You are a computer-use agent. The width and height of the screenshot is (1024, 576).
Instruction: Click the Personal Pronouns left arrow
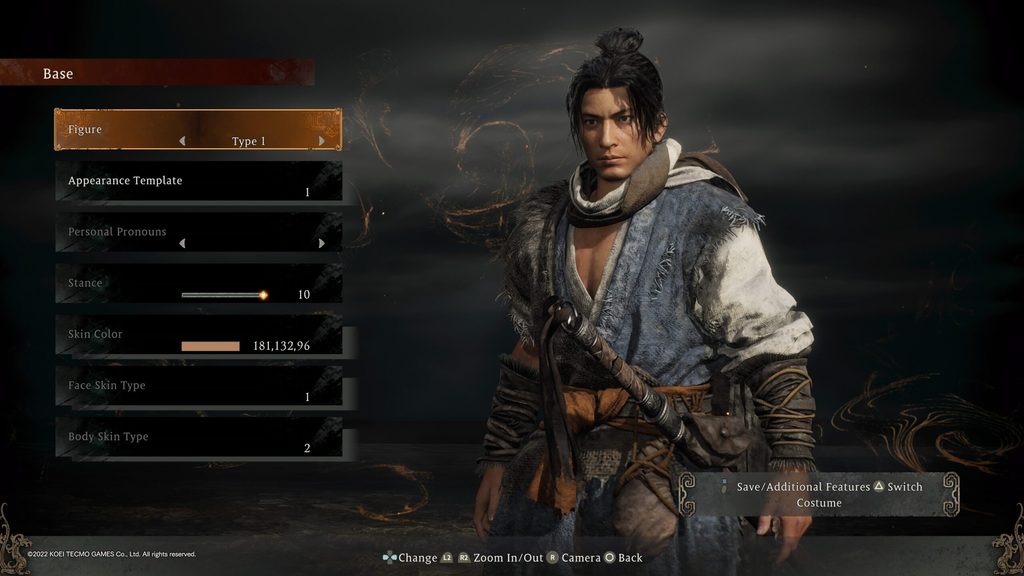[x=182, y=243]
